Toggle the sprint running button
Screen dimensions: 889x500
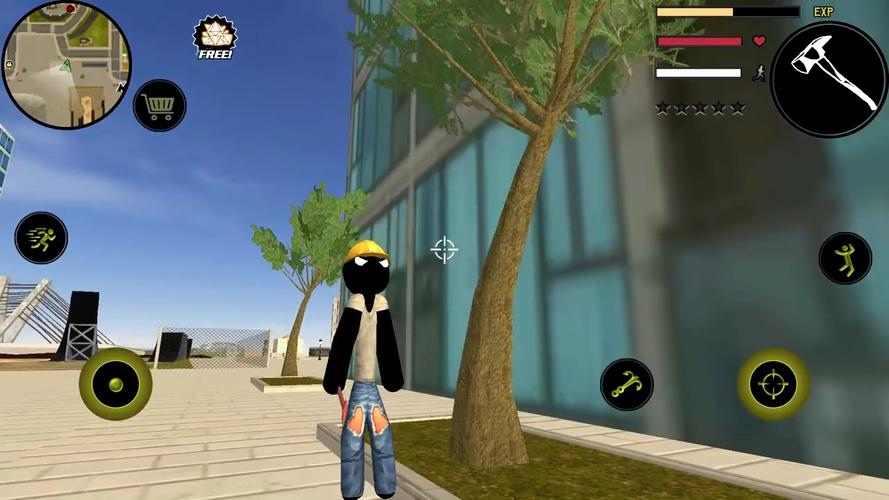[x=41, y=238]
